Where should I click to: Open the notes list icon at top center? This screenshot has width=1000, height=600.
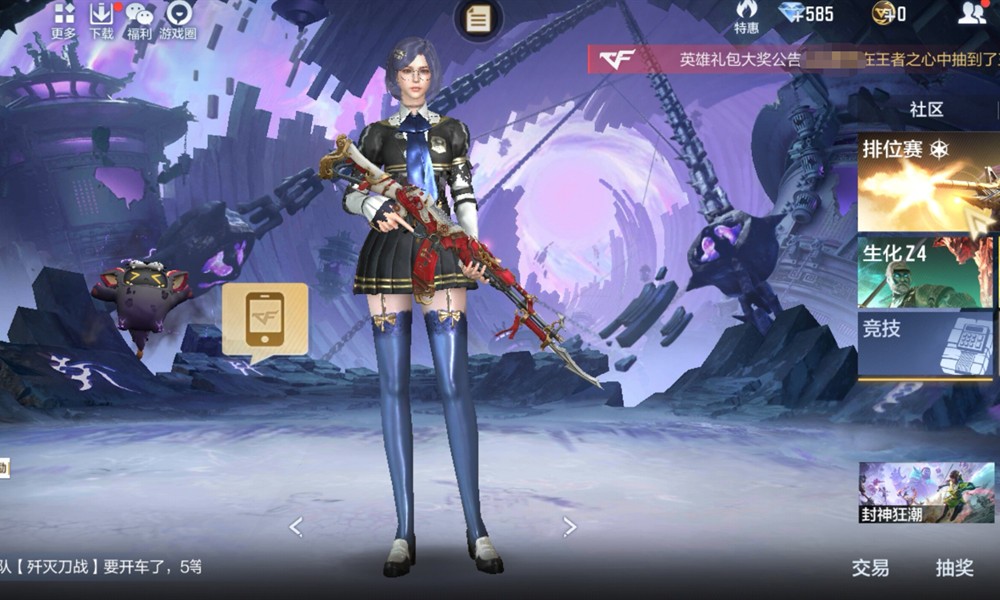pyautogui.click(x=479, y=18)
